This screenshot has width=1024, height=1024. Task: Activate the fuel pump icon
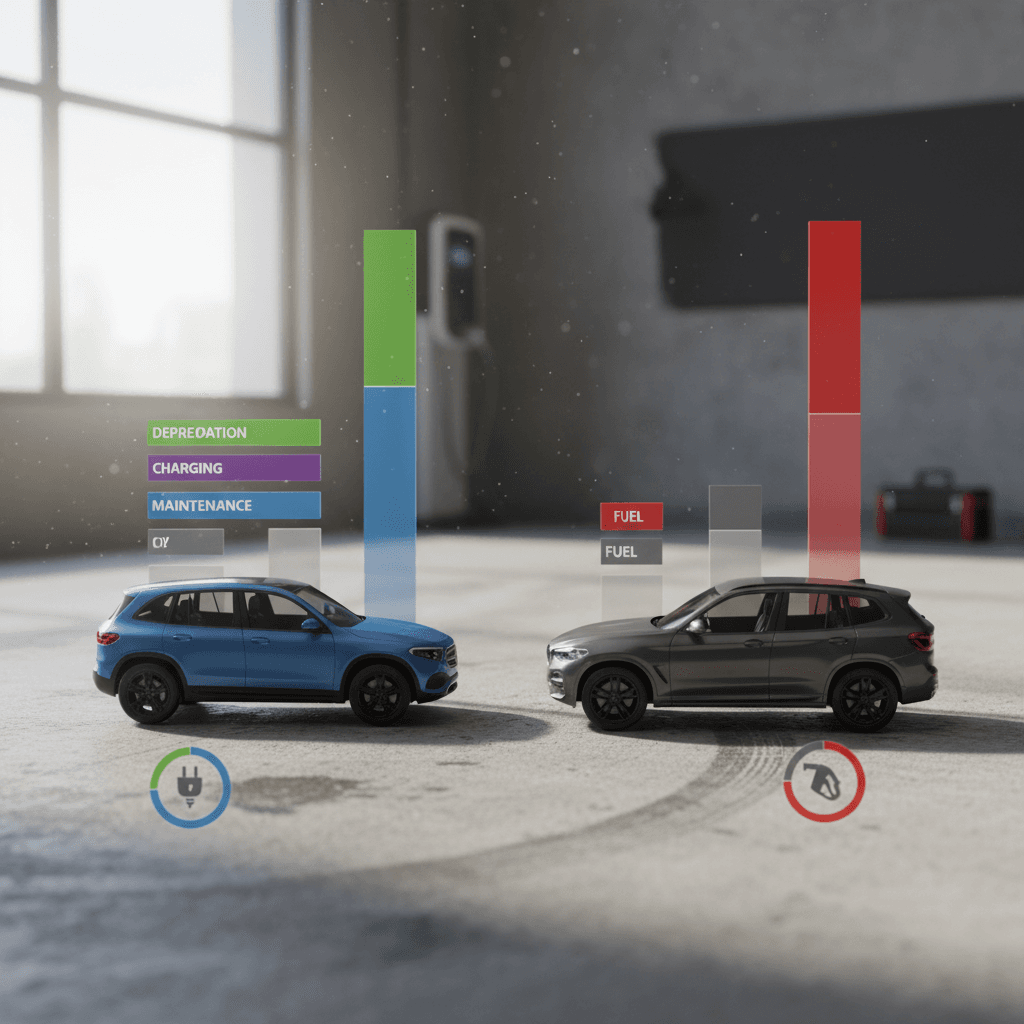(824, 781)
